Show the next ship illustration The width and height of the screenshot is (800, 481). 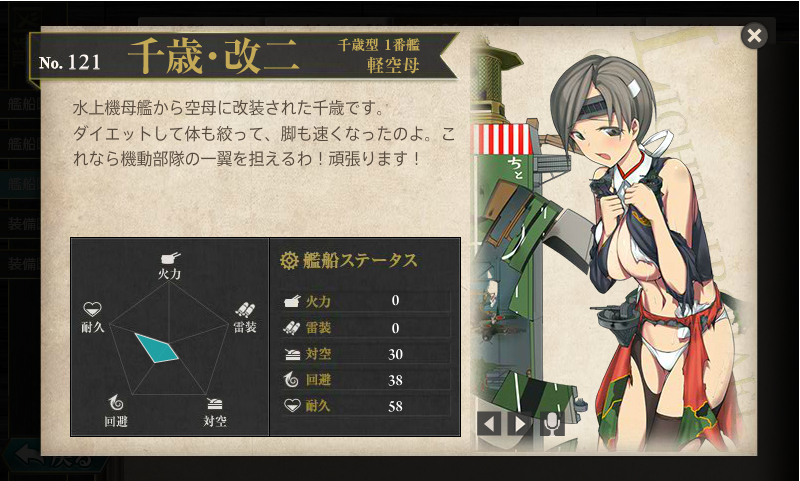pos(519,423)
